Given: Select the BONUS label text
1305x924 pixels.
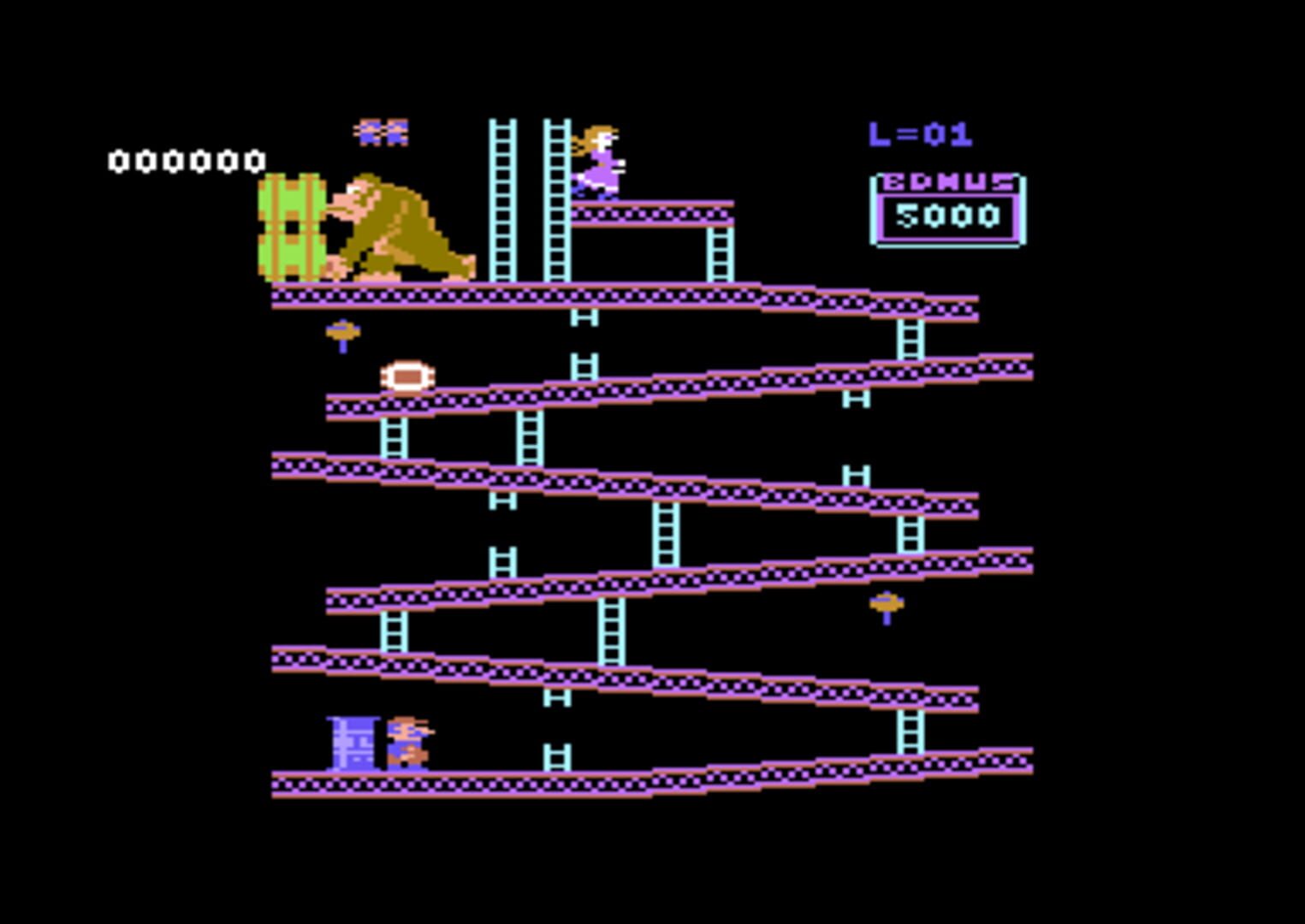Looking at the screenshot, I should coord(944,181).
